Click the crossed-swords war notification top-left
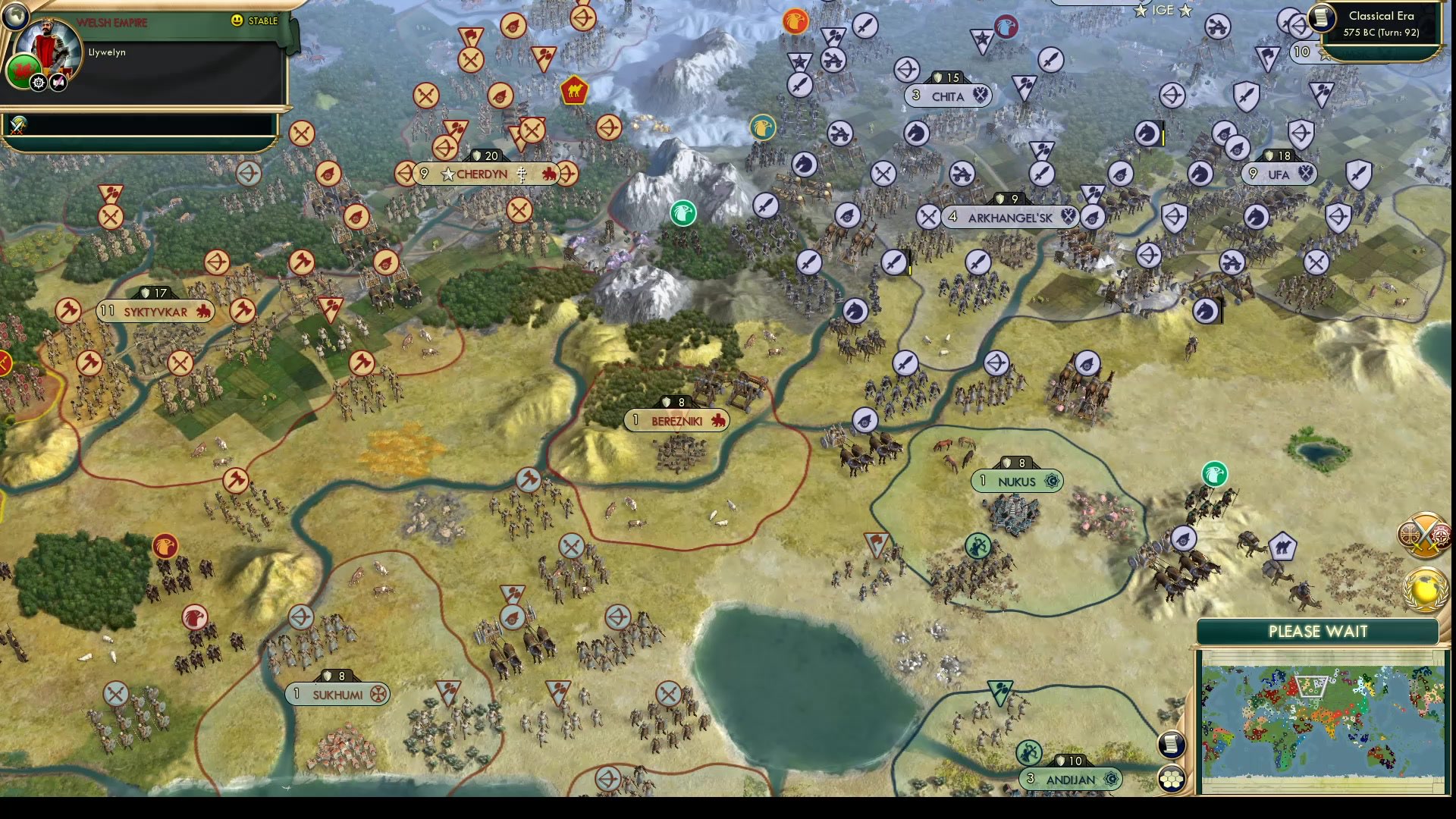This screenshot has height=819, width=1456. point(17,125)
